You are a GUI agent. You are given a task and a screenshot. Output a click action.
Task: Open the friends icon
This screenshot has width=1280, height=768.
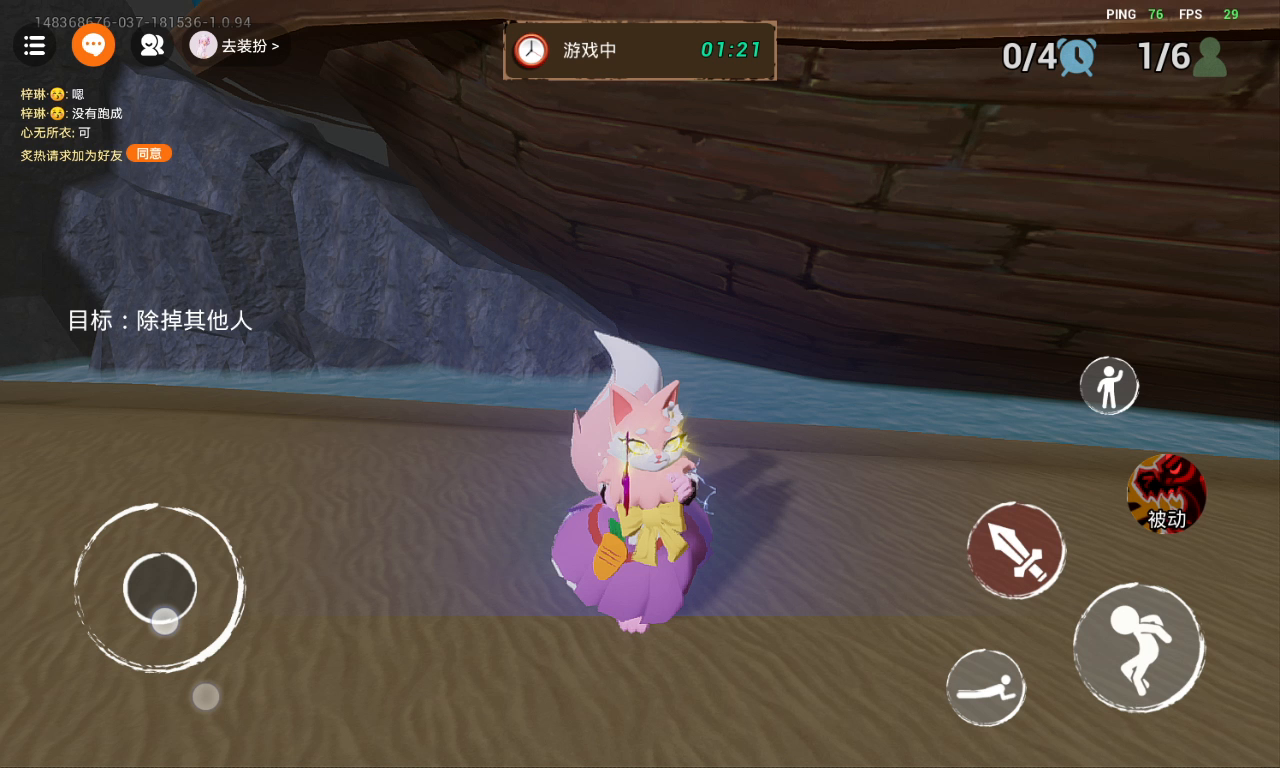pyautogui.click(x=152, y=45)
